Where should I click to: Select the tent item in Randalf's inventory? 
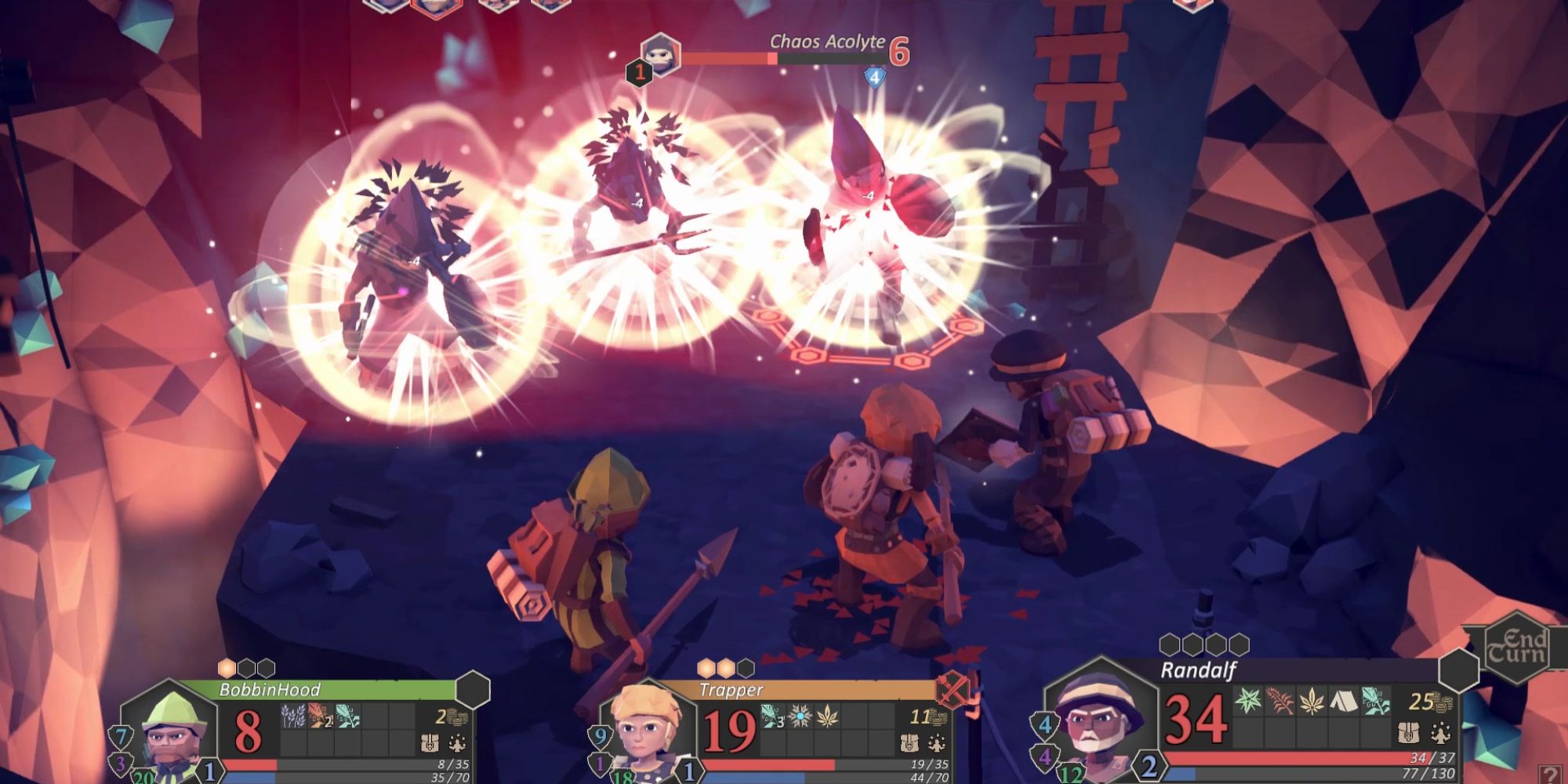tap(1342, 701)
